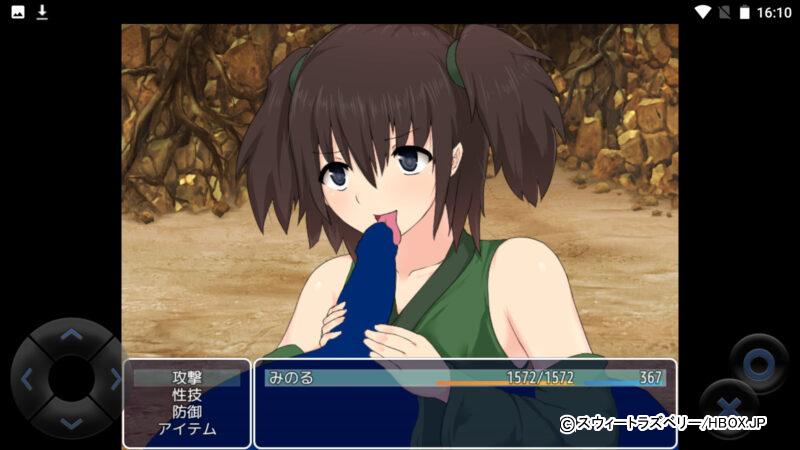Tap the down arrow on the virtual d-pad

[70, 423]
